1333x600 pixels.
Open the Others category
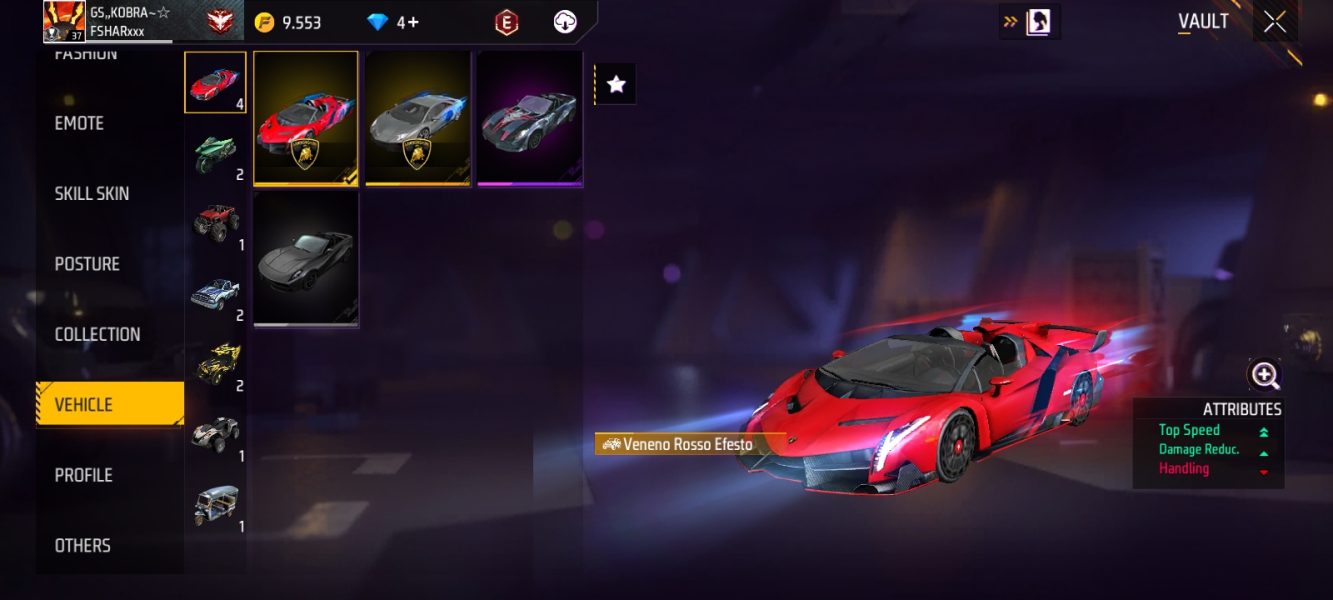[x=83, y=545]
